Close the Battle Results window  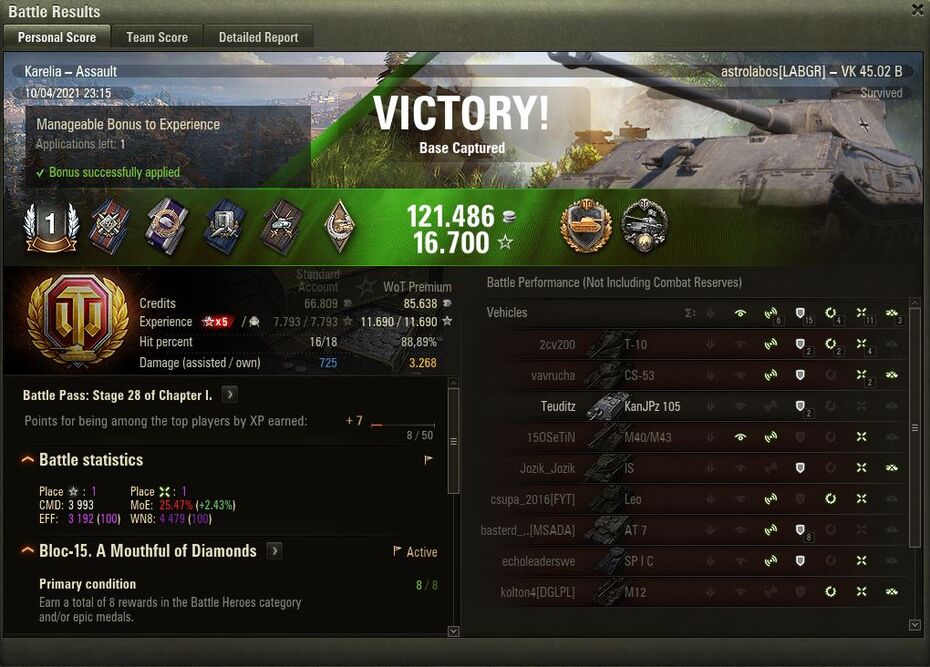[917, 10]
